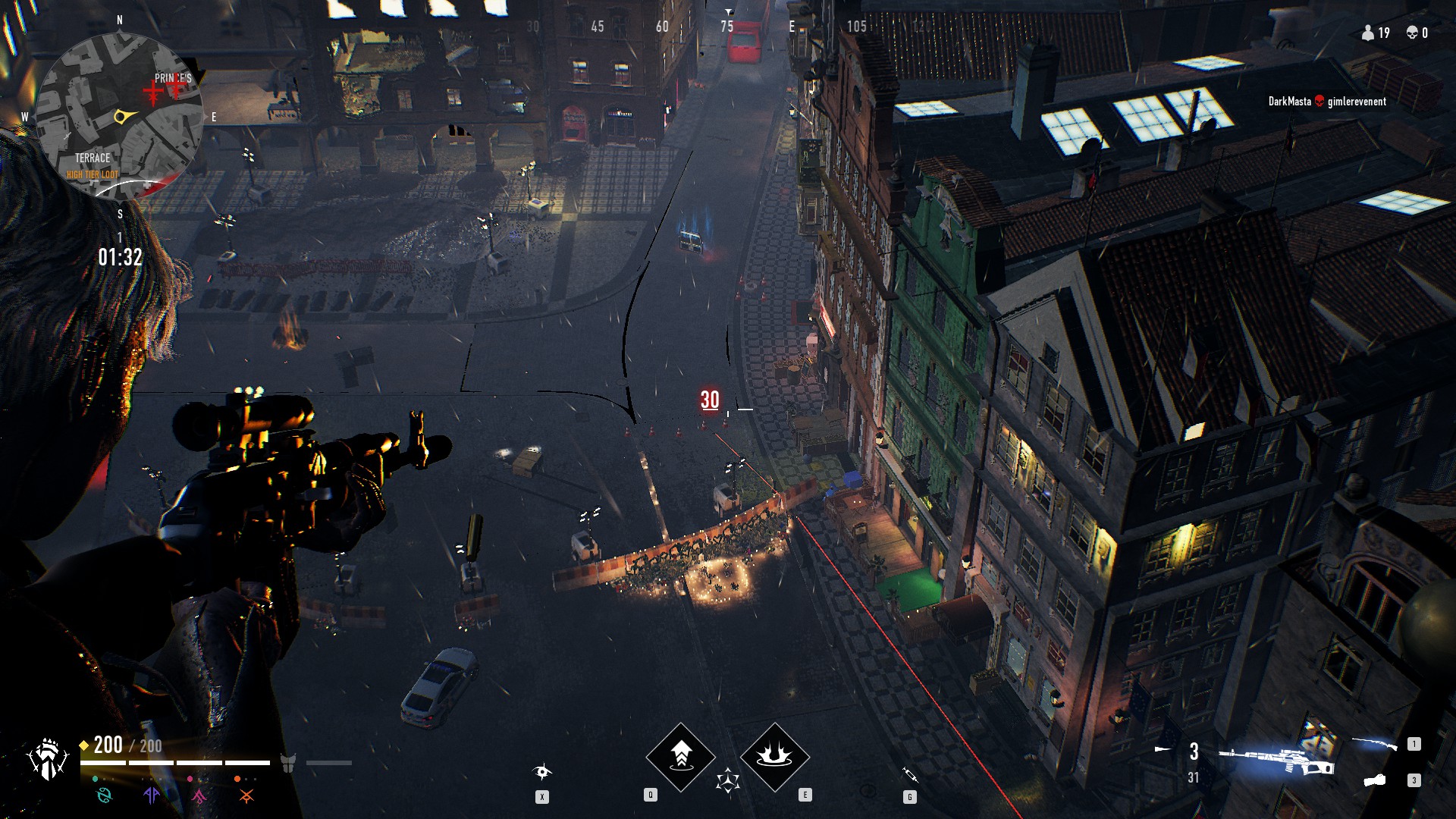Click the players remaining icon

(x=1368, y=33)
